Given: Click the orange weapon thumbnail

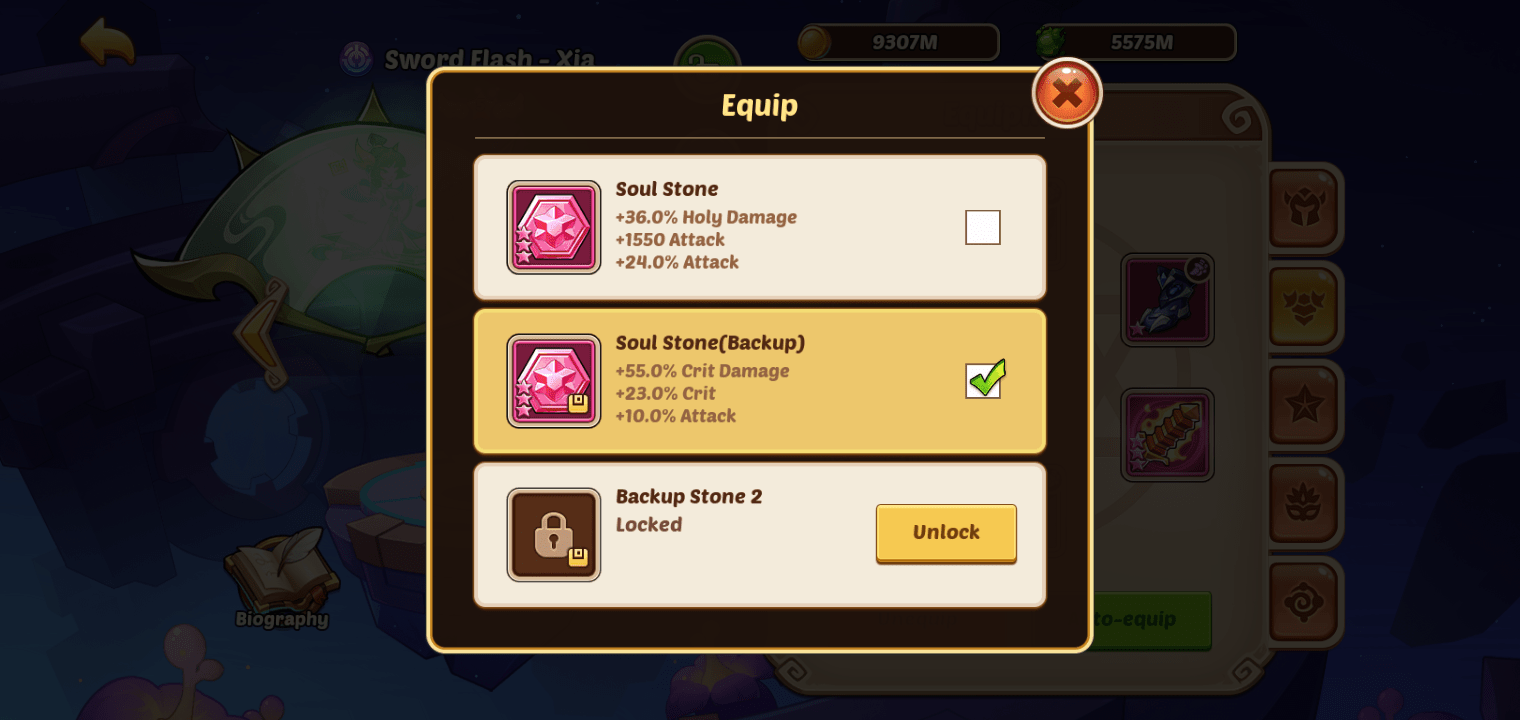Looking at the screenshot, I should coord(1167,433).
